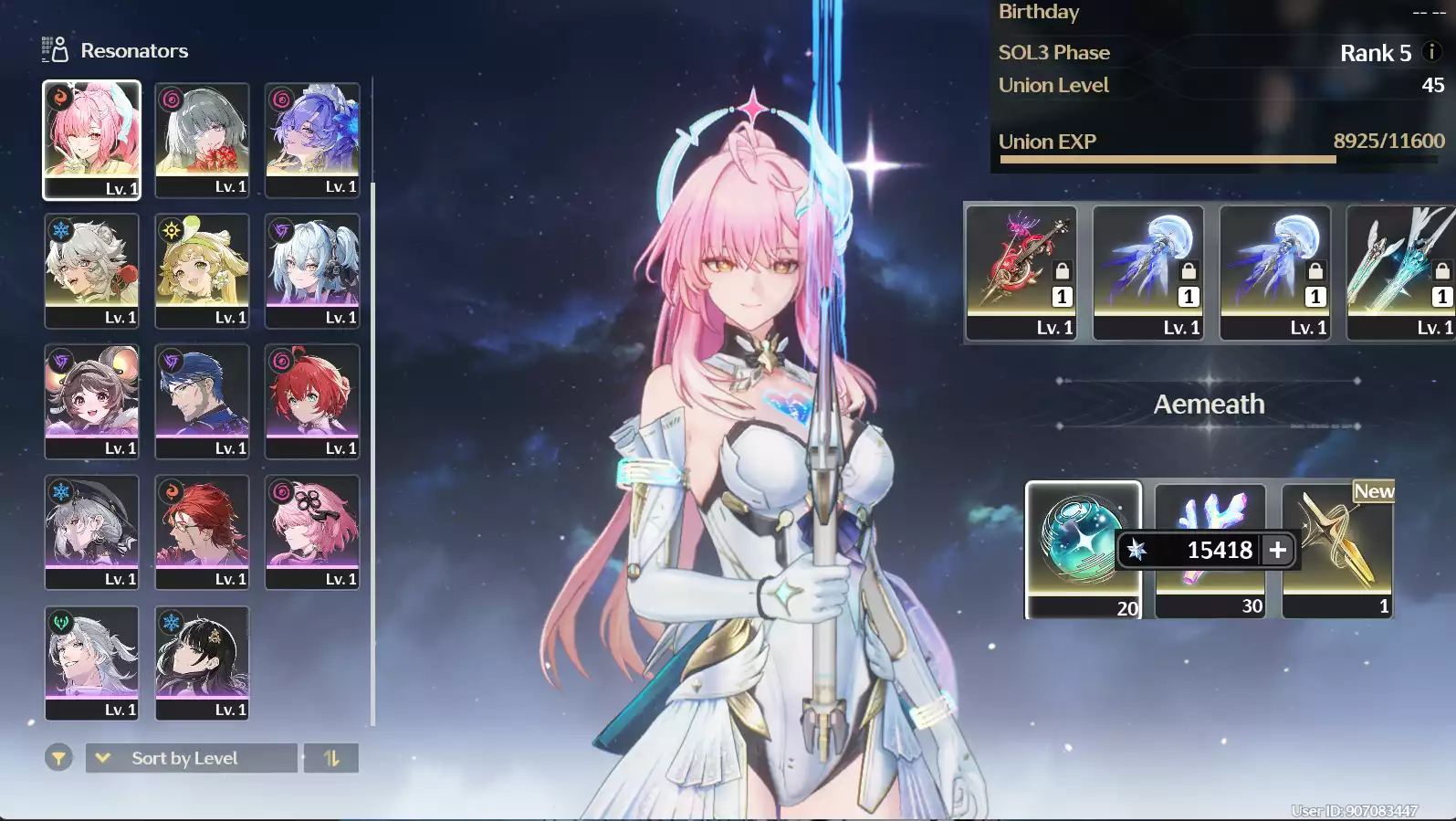Select the silver-haired resonator with green element

(x=91, y=662)
